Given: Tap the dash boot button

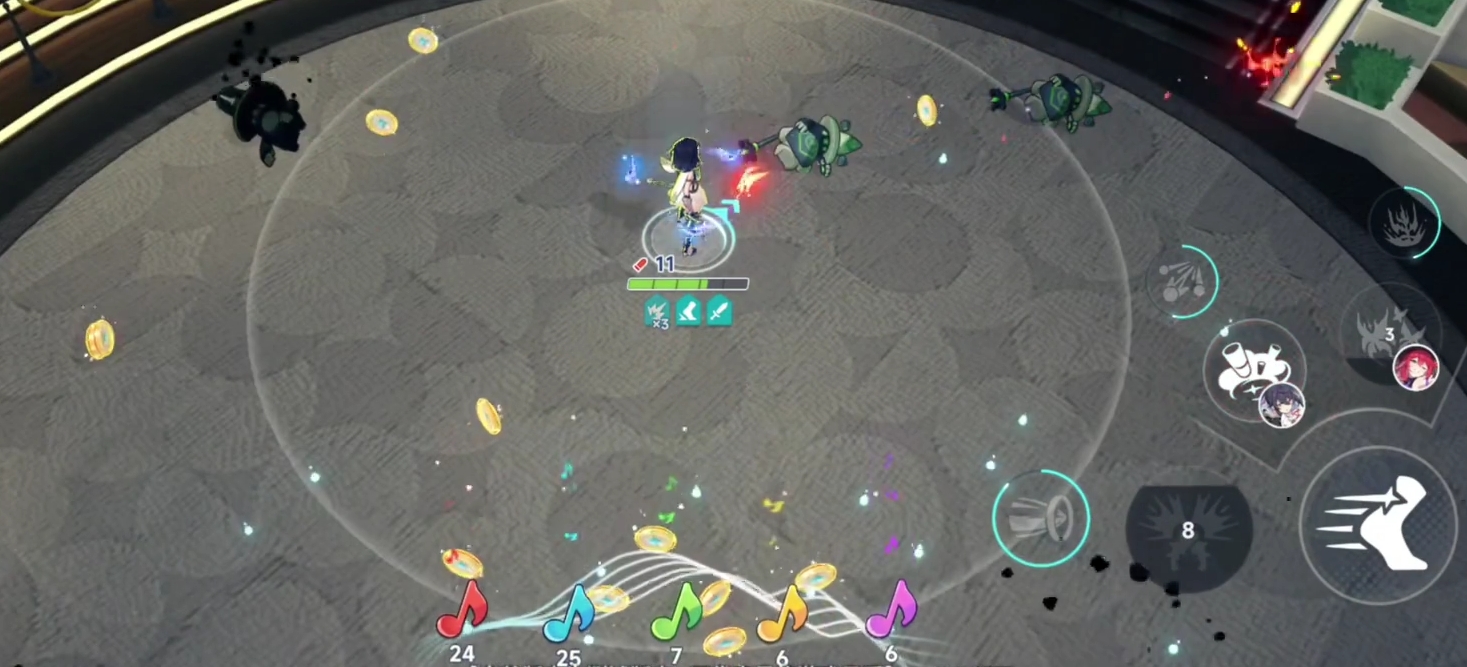Looking at the screenshot, I should (x=1377, y=524).
